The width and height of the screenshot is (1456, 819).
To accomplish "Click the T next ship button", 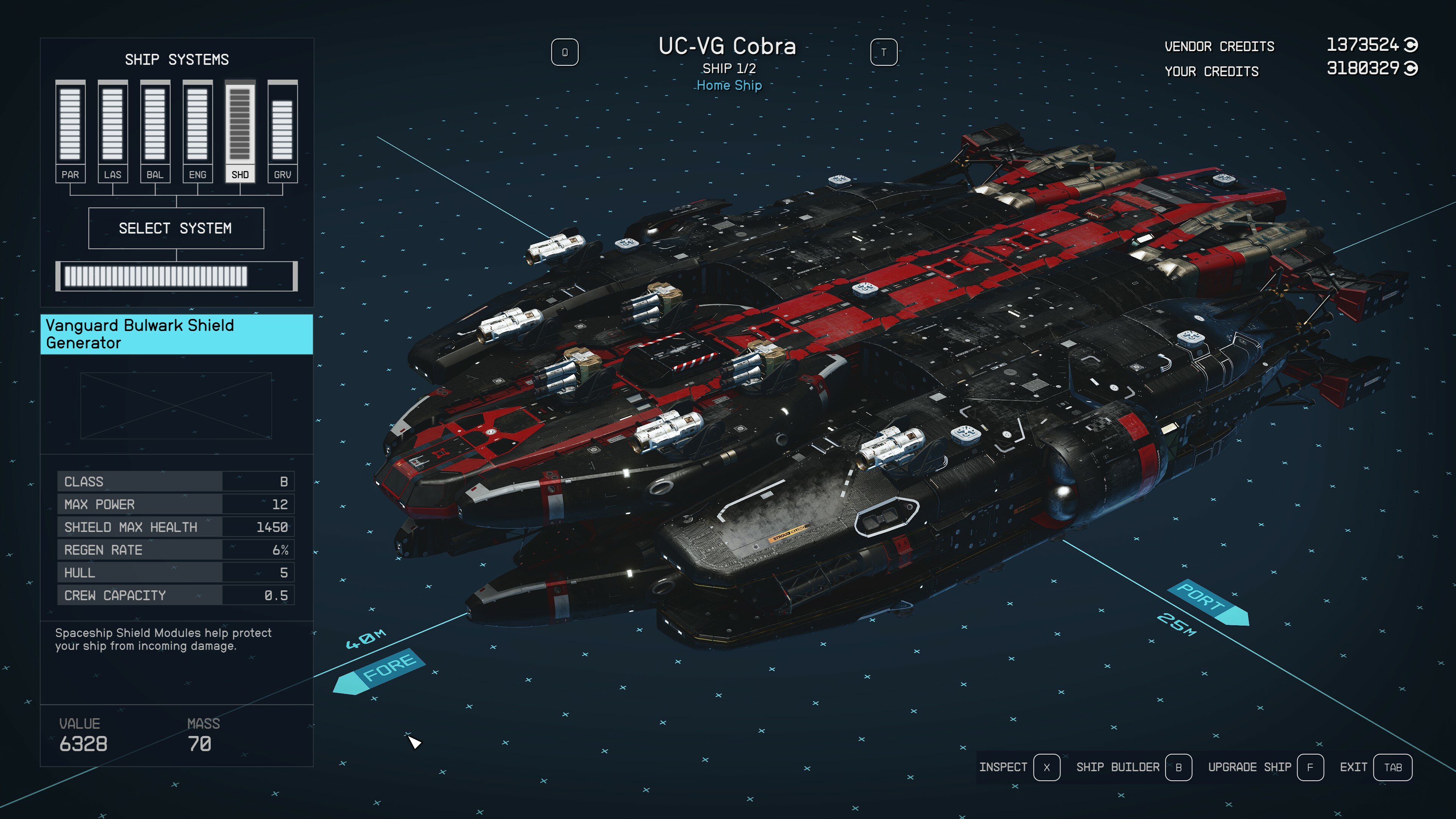I will pos(883,52).
